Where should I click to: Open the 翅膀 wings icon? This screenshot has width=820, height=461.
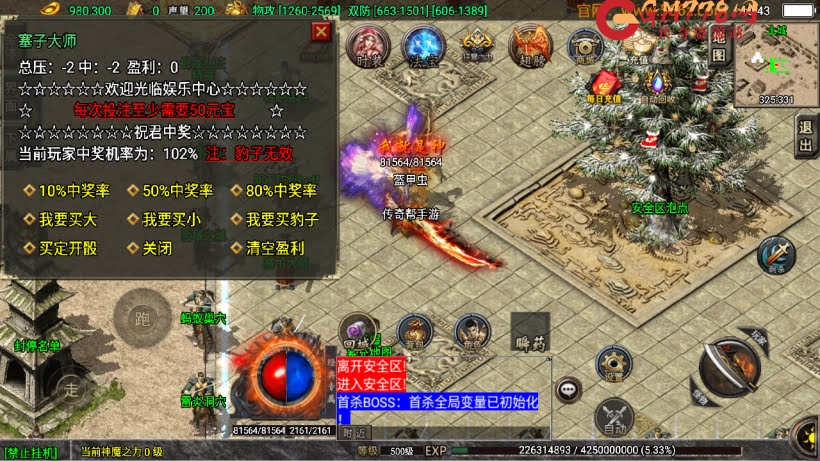point(529,47)
